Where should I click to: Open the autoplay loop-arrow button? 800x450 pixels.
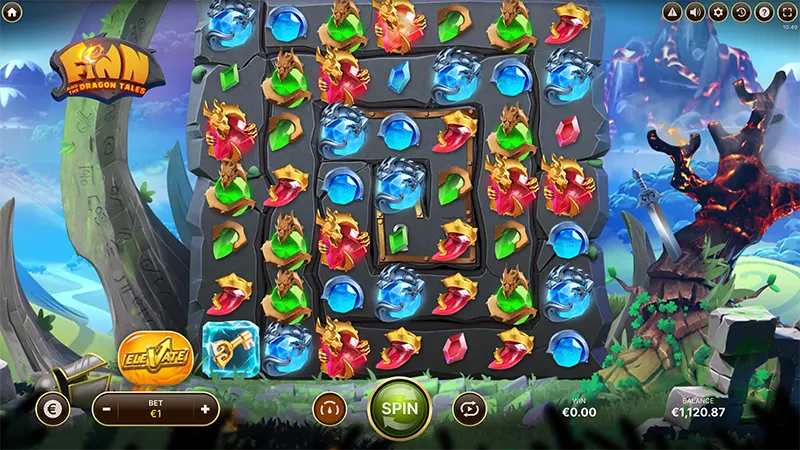(x=470, y=408)
